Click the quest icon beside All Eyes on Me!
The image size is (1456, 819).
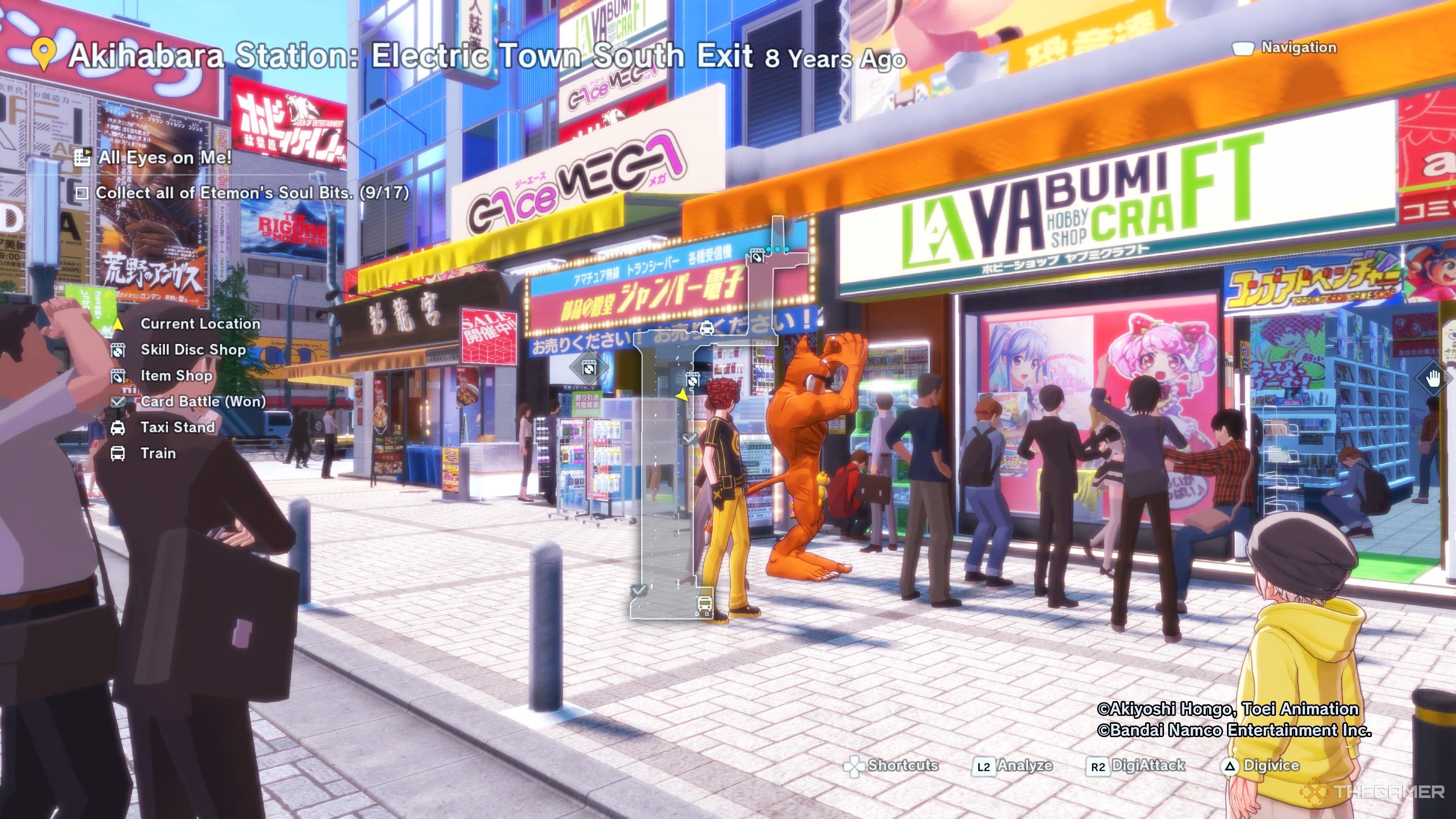(x=84, y=157)
